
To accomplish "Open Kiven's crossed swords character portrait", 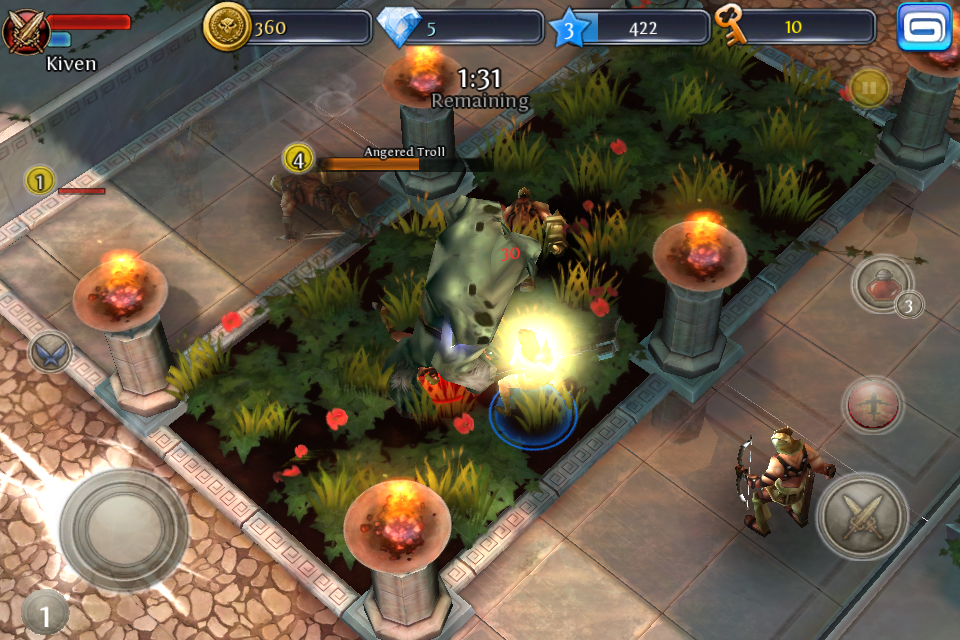I will tap(26, 30).
